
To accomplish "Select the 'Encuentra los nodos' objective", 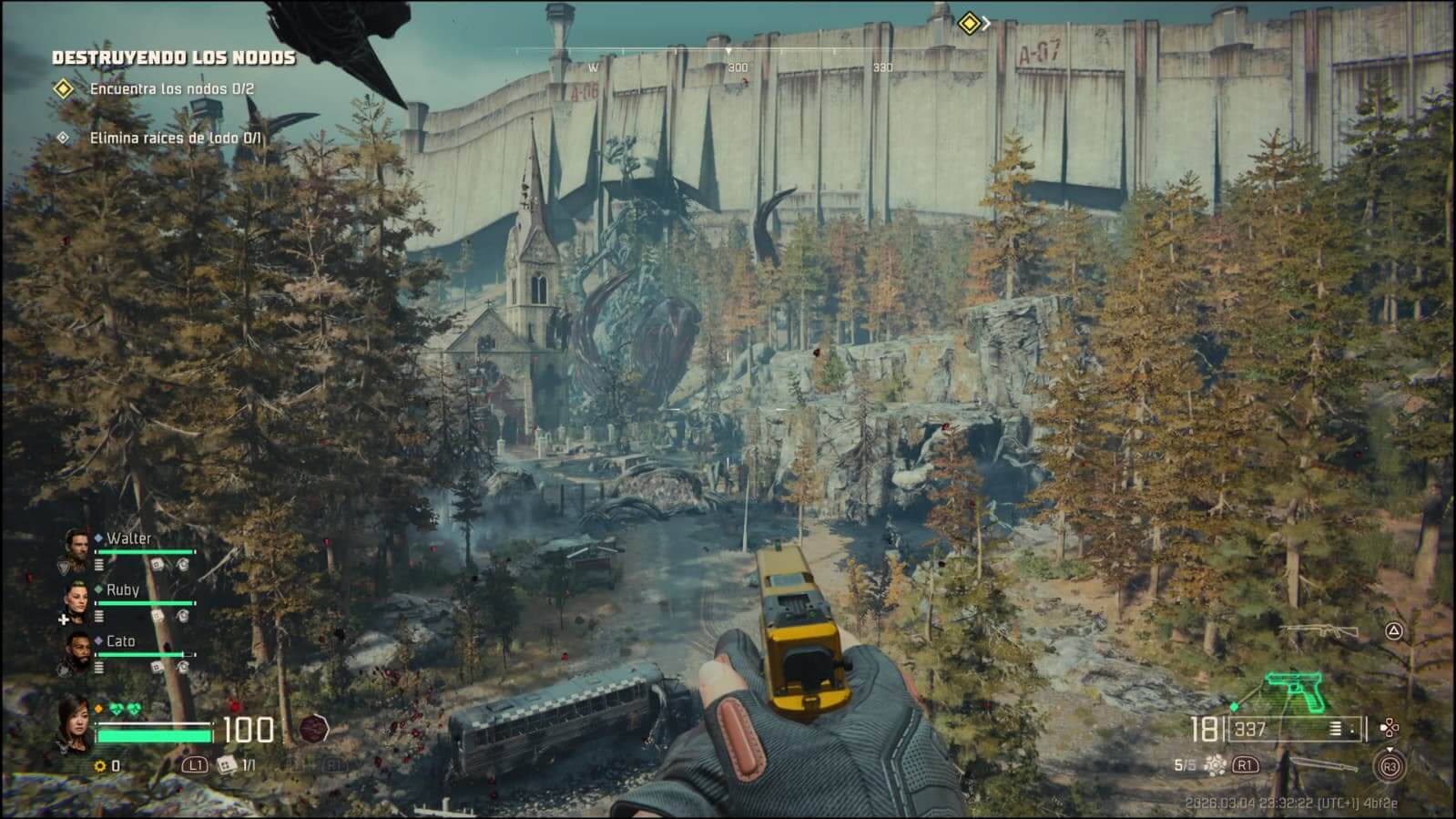I will [x=171, y=89].
